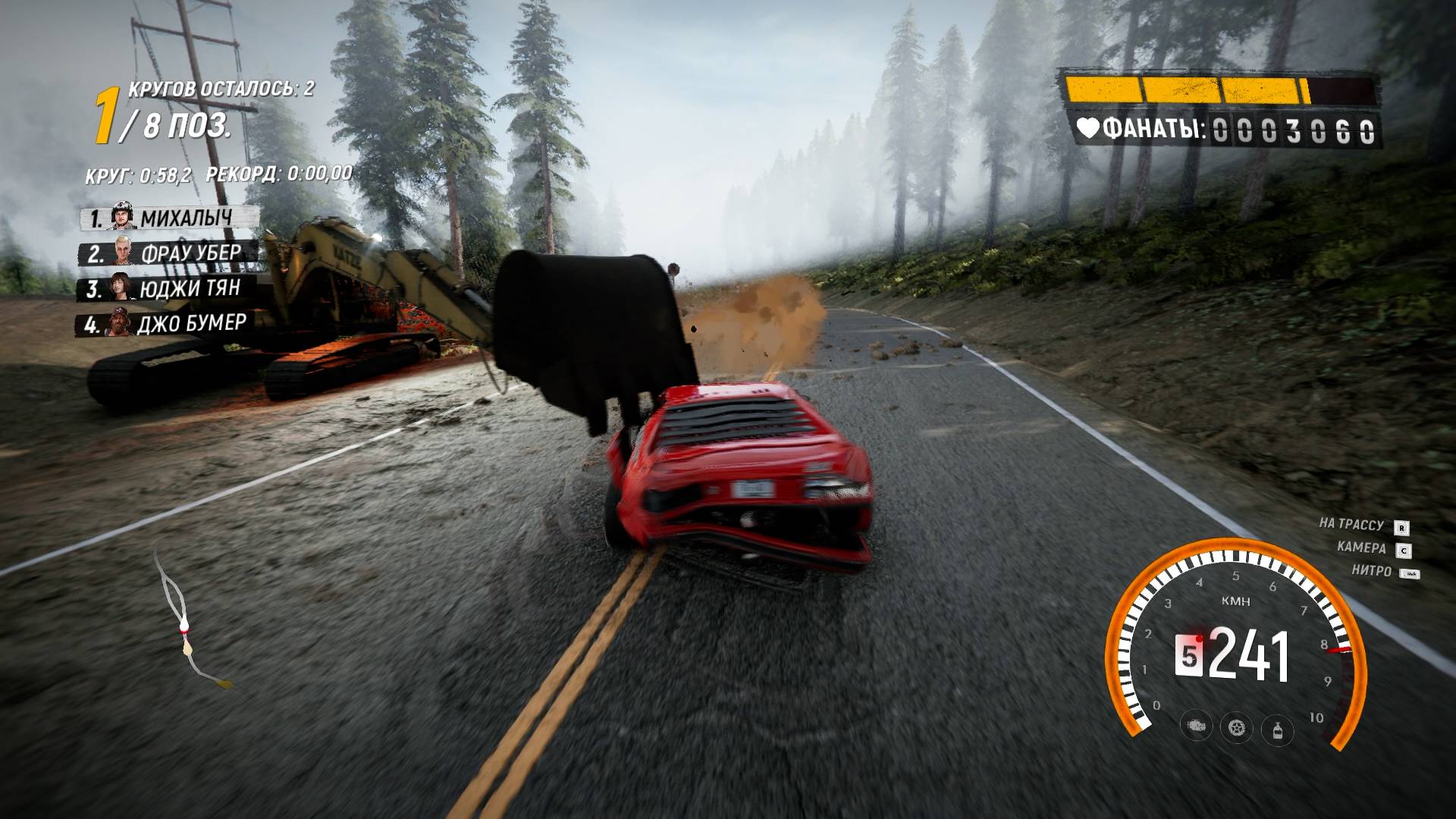Click the Джо Бумер leaderboard entry
The image size is (1456, 819).
pyautogui.click(x=163, y=325)
